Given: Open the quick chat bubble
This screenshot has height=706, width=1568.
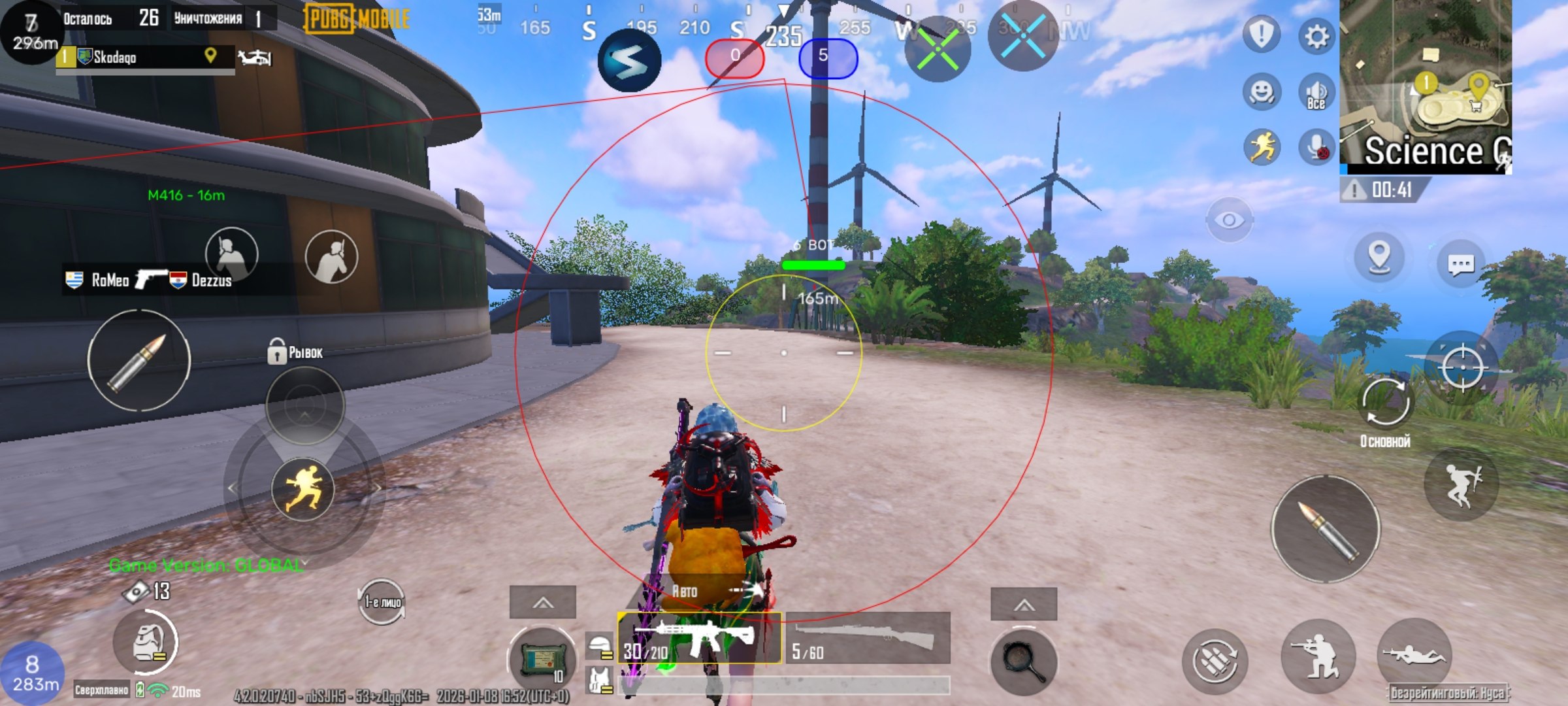Looking at the screenshot, I should point(1461,265).
